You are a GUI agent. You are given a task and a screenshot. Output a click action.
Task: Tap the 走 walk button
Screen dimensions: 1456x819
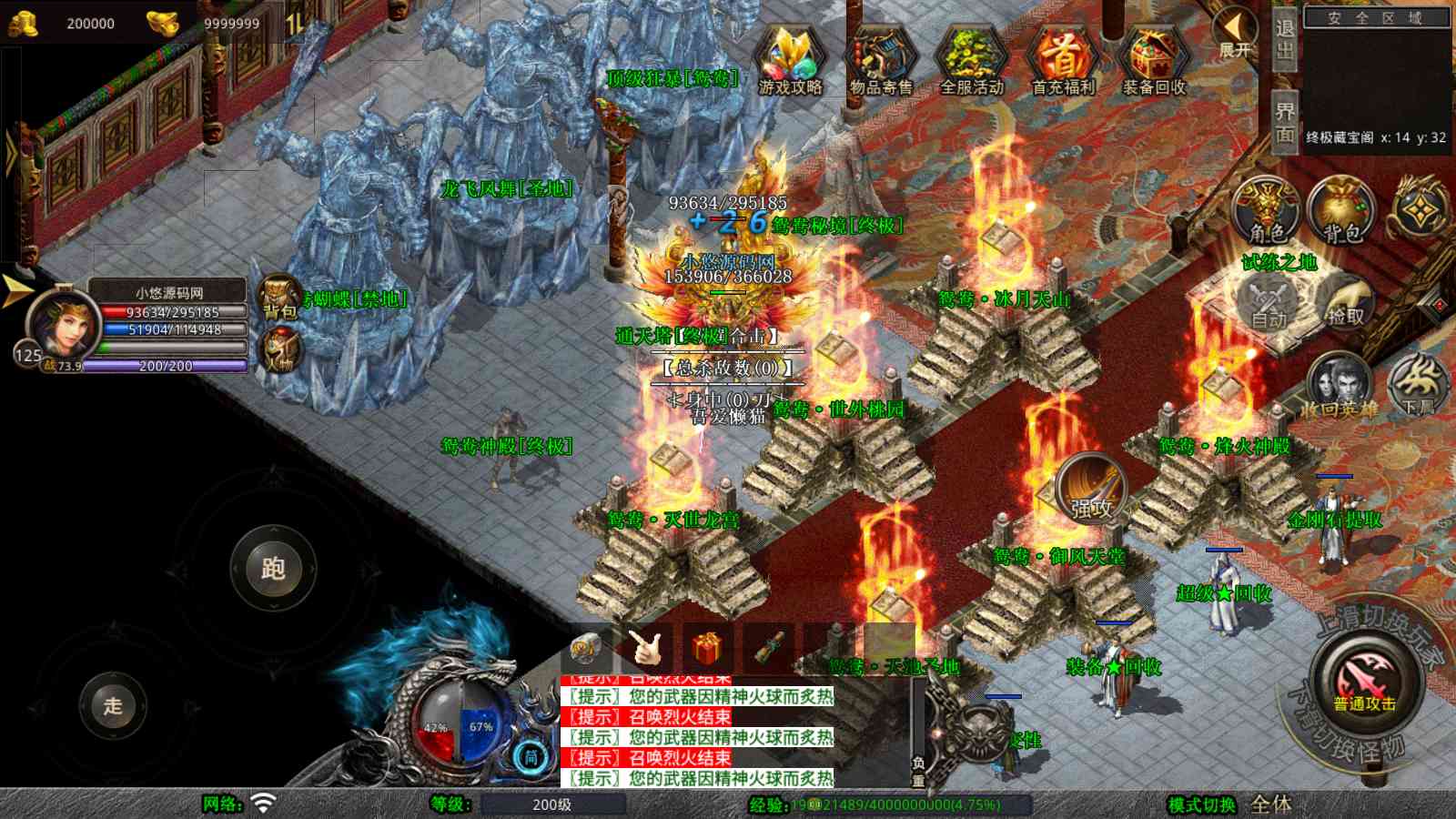[x=113, y=705]
